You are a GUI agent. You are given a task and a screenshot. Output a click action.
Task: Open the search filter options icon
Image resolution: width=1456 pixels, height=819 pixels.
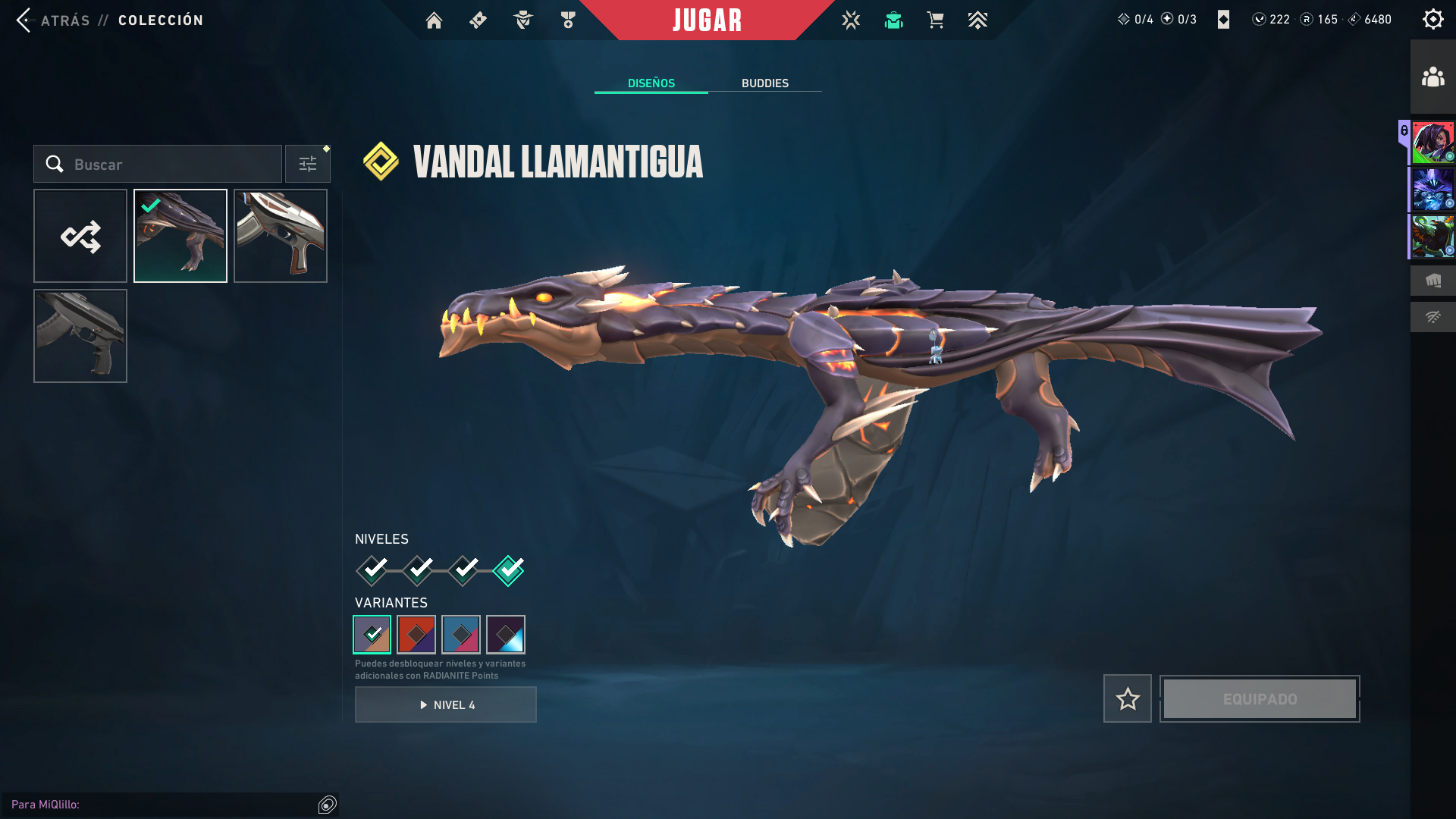(307, 163)
